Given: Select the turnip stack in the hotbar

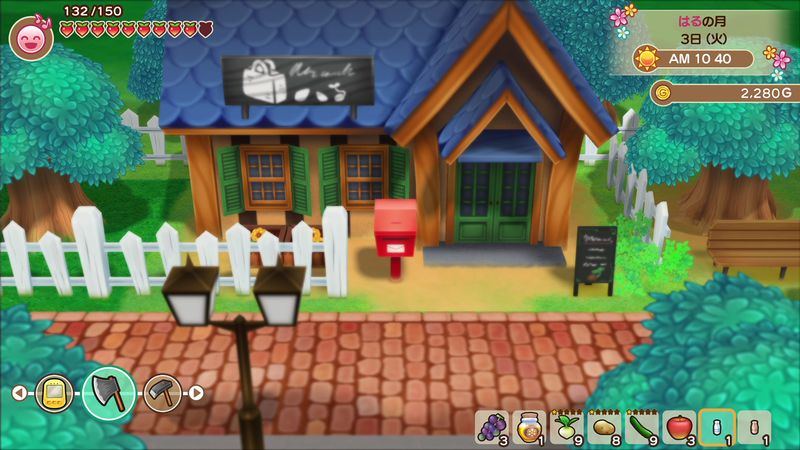Looking at the screenshot, I should [566, 427].
